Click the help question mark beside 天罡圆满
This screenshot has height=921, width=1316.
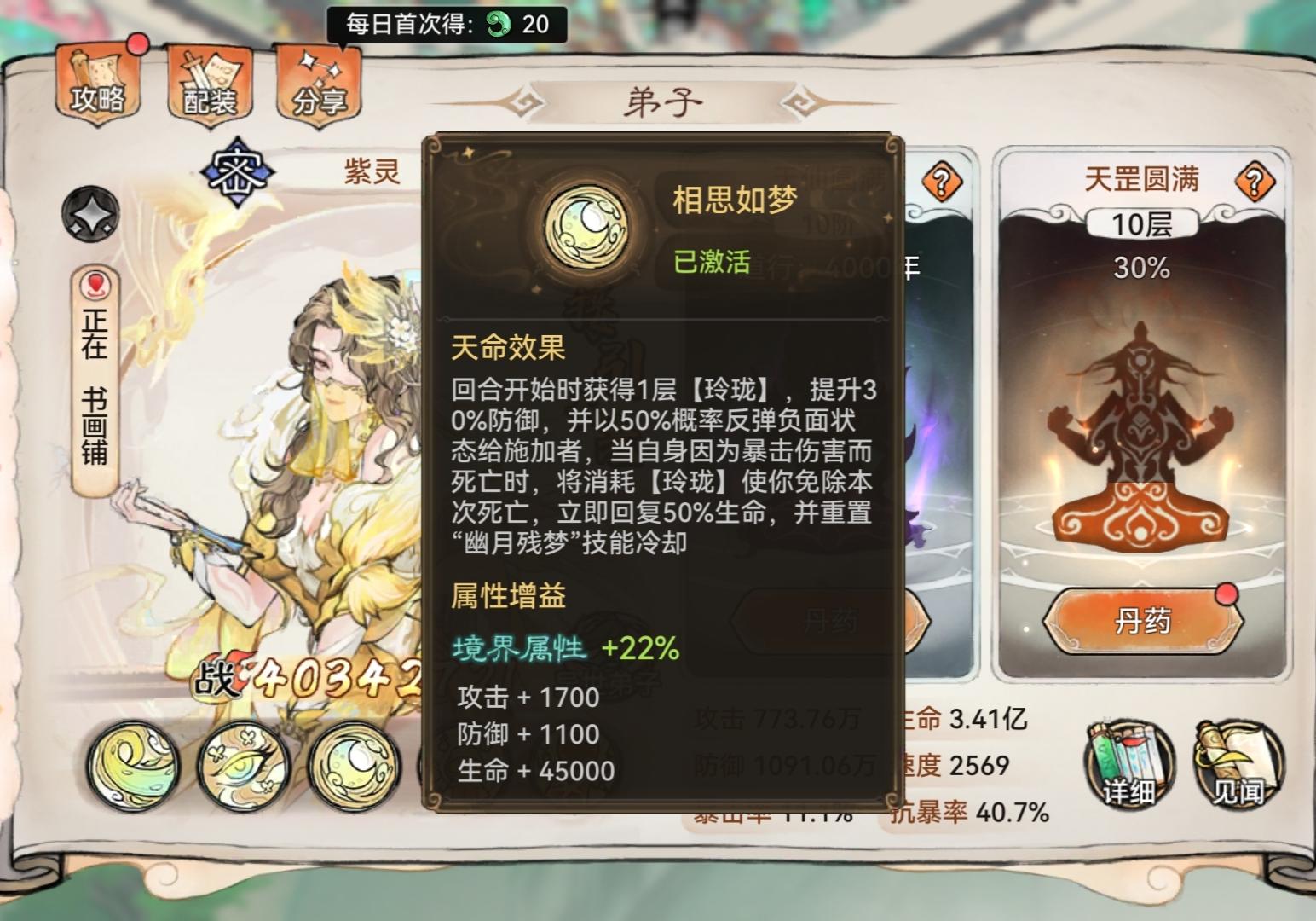pyautogui.click(x=1253, y=179)
